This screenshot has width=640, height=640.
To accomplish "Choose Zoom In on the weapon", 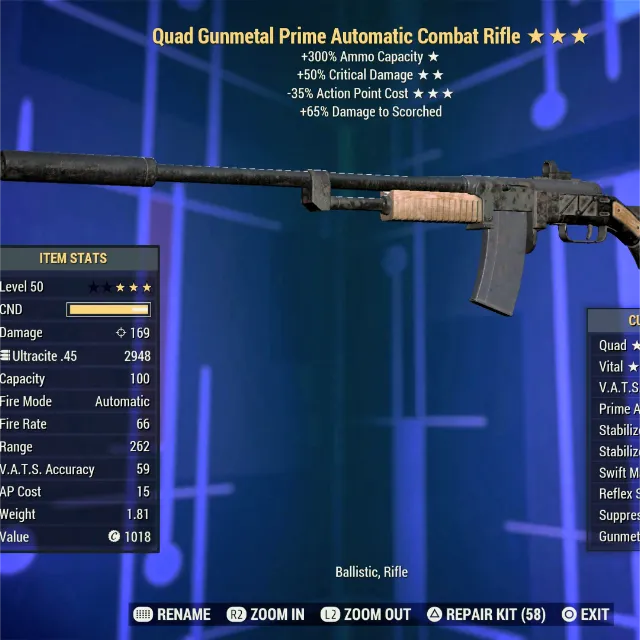I will 265,614.
